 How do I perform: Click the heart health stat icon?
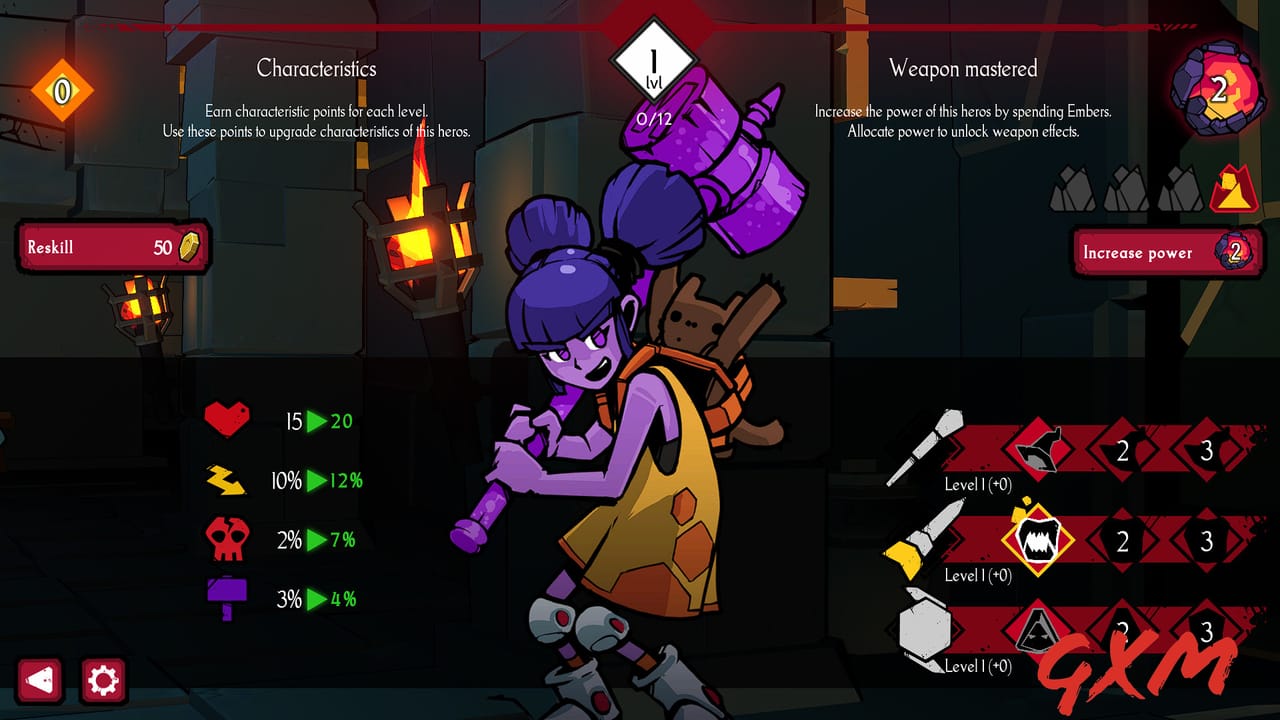(228, 420)
